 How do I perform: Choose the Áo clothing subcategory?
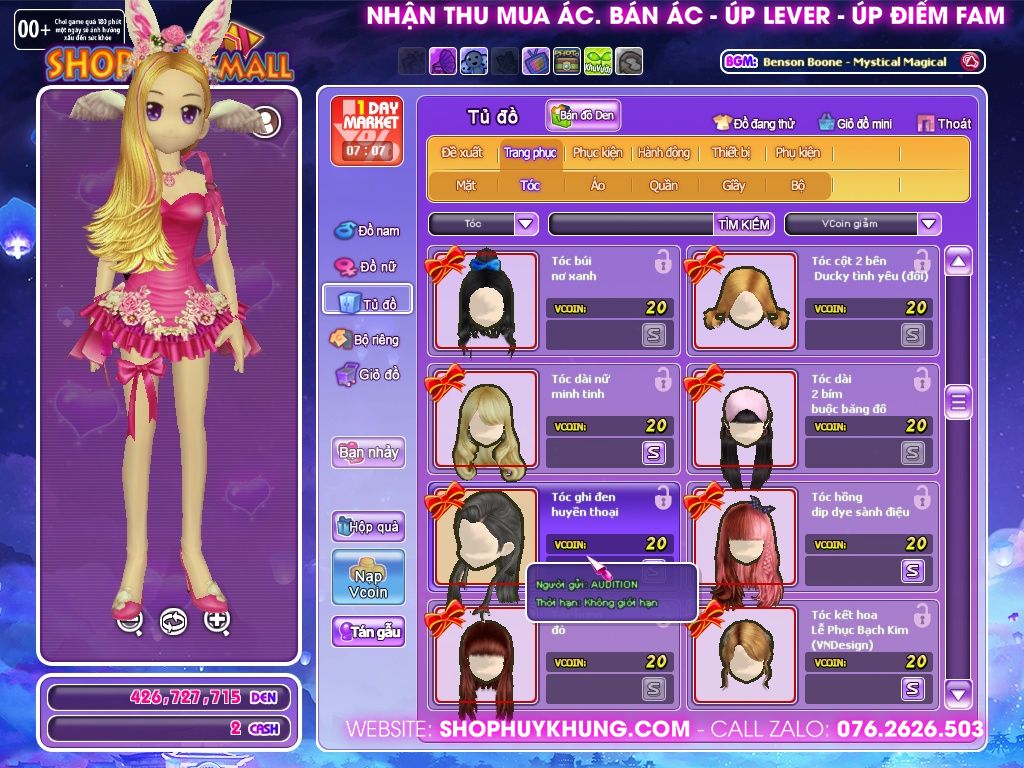tap(597, 185)
